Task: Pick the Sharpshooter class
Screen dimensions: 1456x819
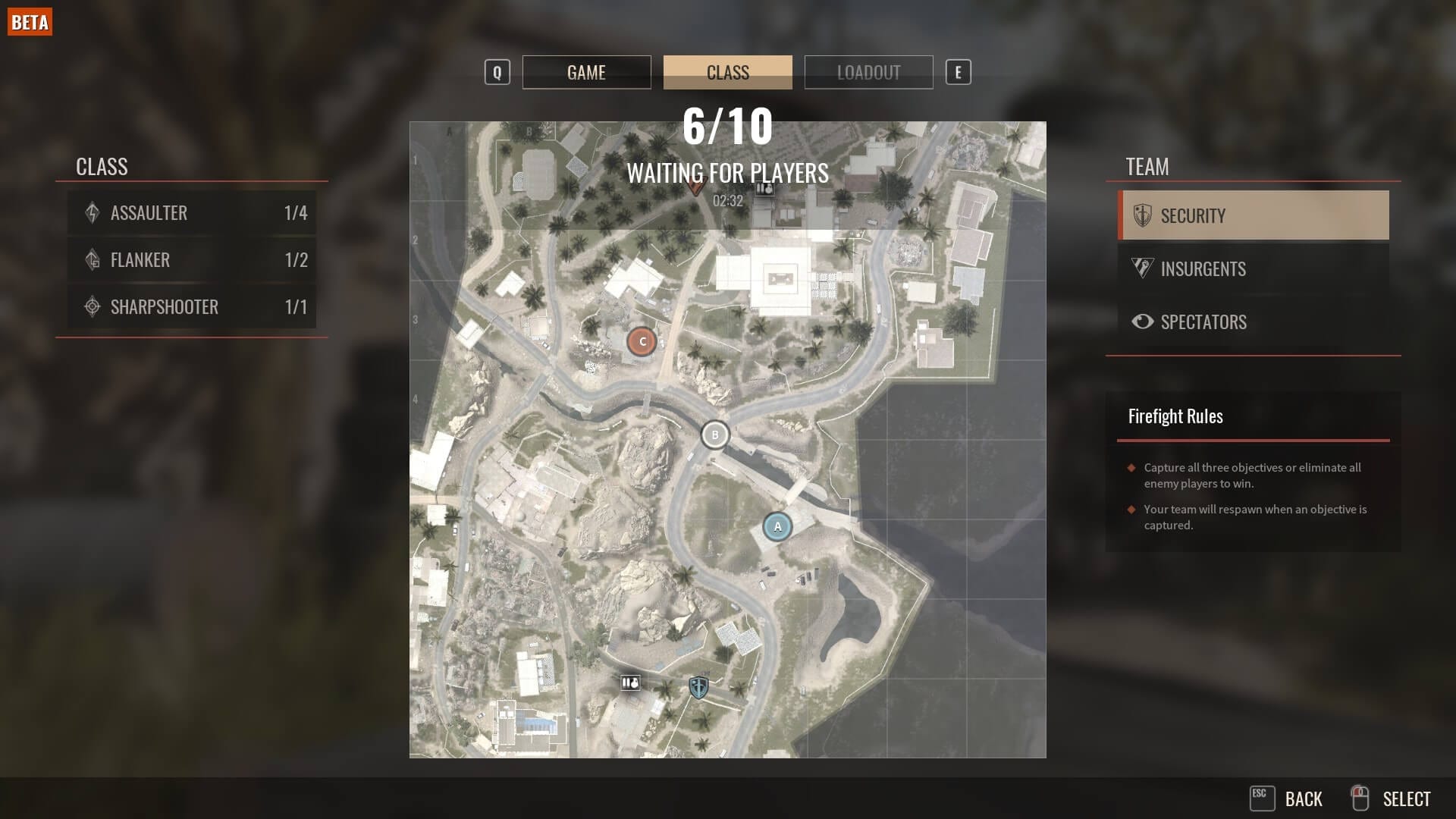Action: [192, 307]
